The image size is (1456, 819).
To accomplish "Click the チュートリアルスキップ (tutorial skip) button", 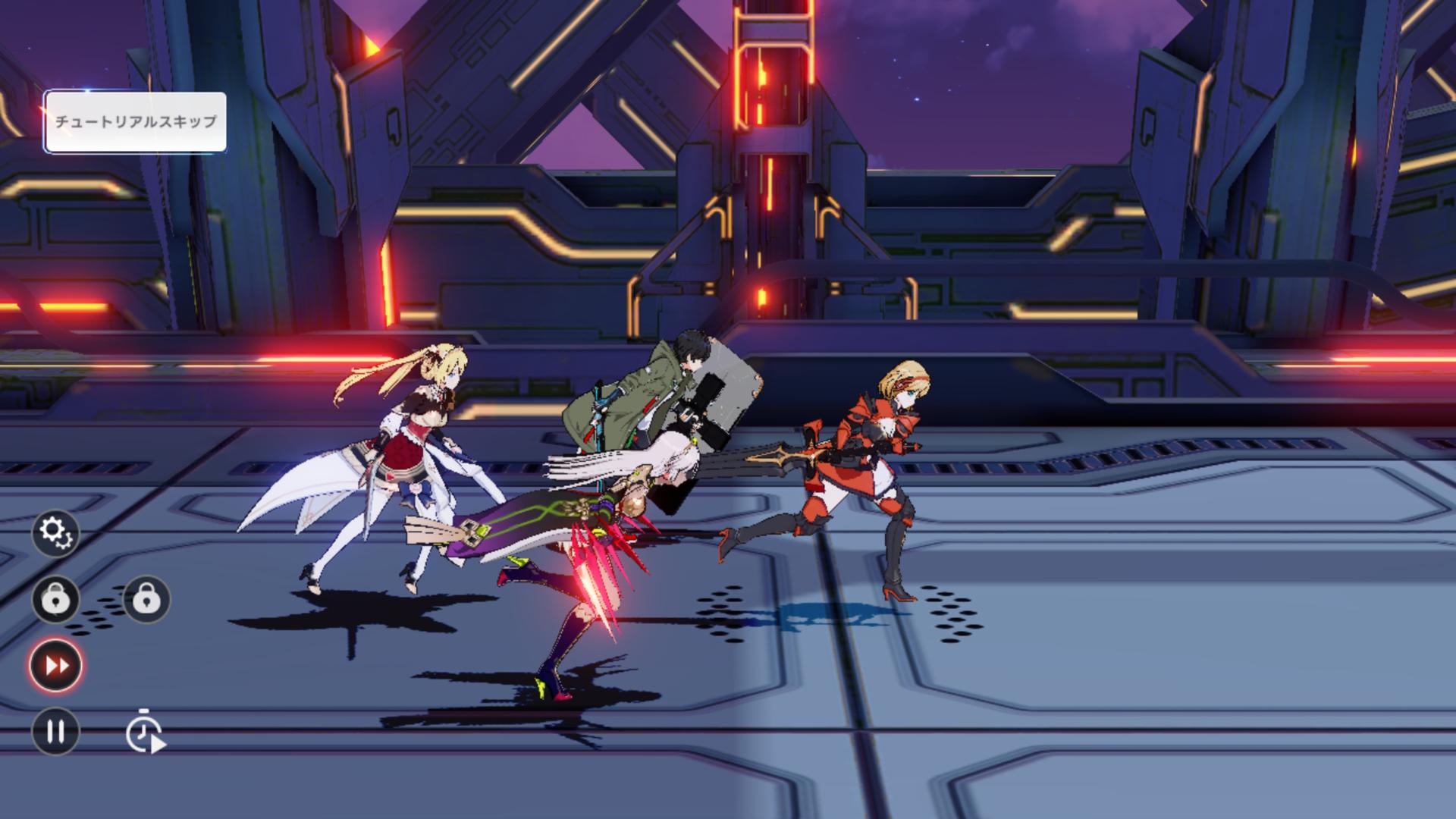I will [135, 122].
